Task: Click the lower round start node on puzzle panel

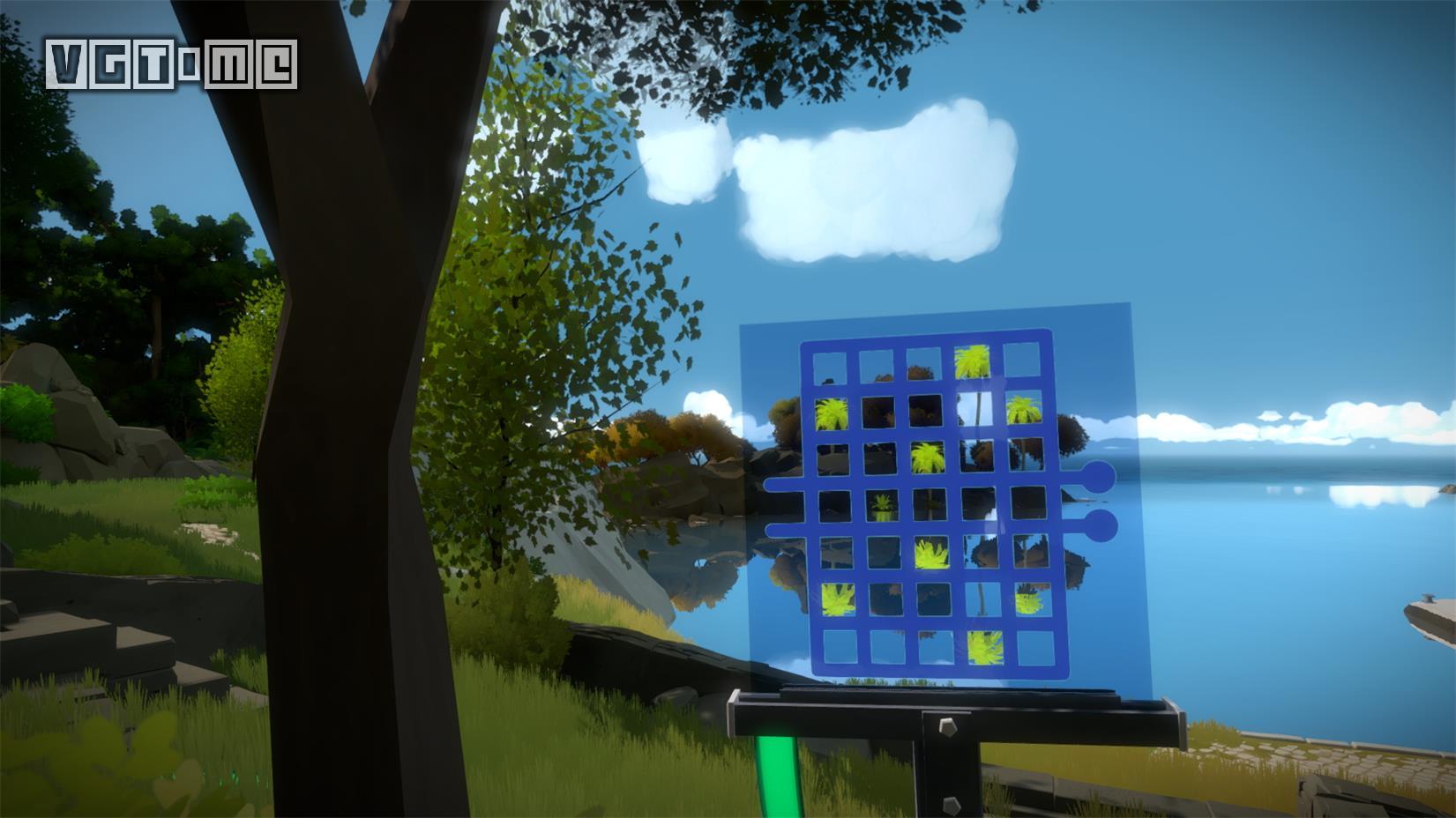Action: 1101,526
